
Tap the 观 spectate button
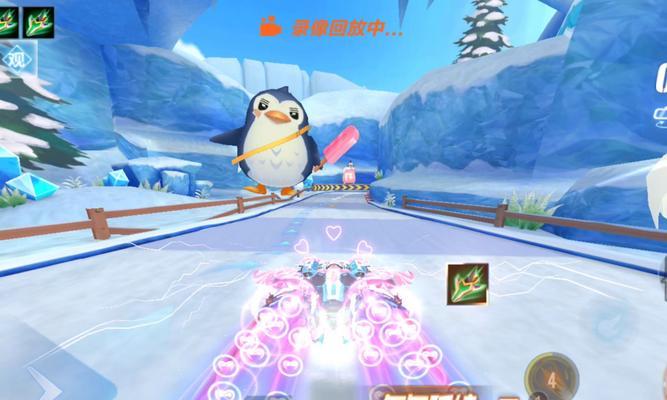[x=14, y=60]
